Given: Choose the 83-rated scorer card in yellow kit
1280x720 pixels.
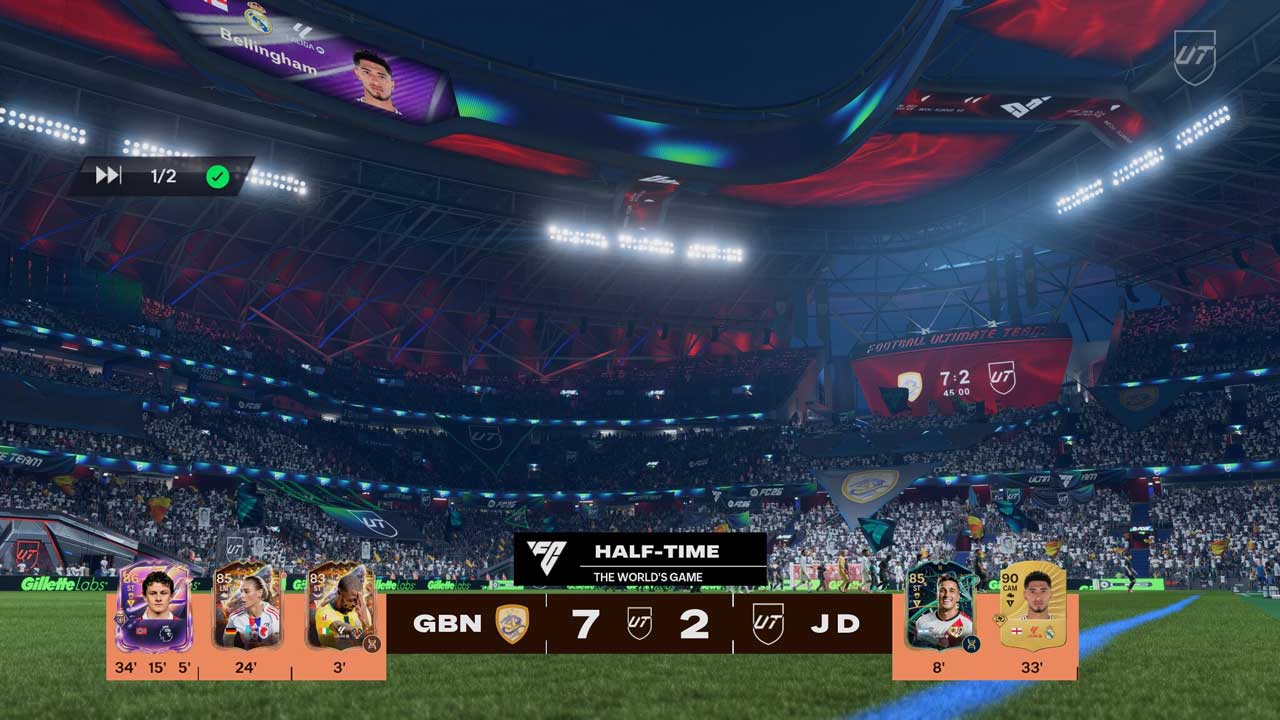Looking at the screenshot, I should 339,606.
